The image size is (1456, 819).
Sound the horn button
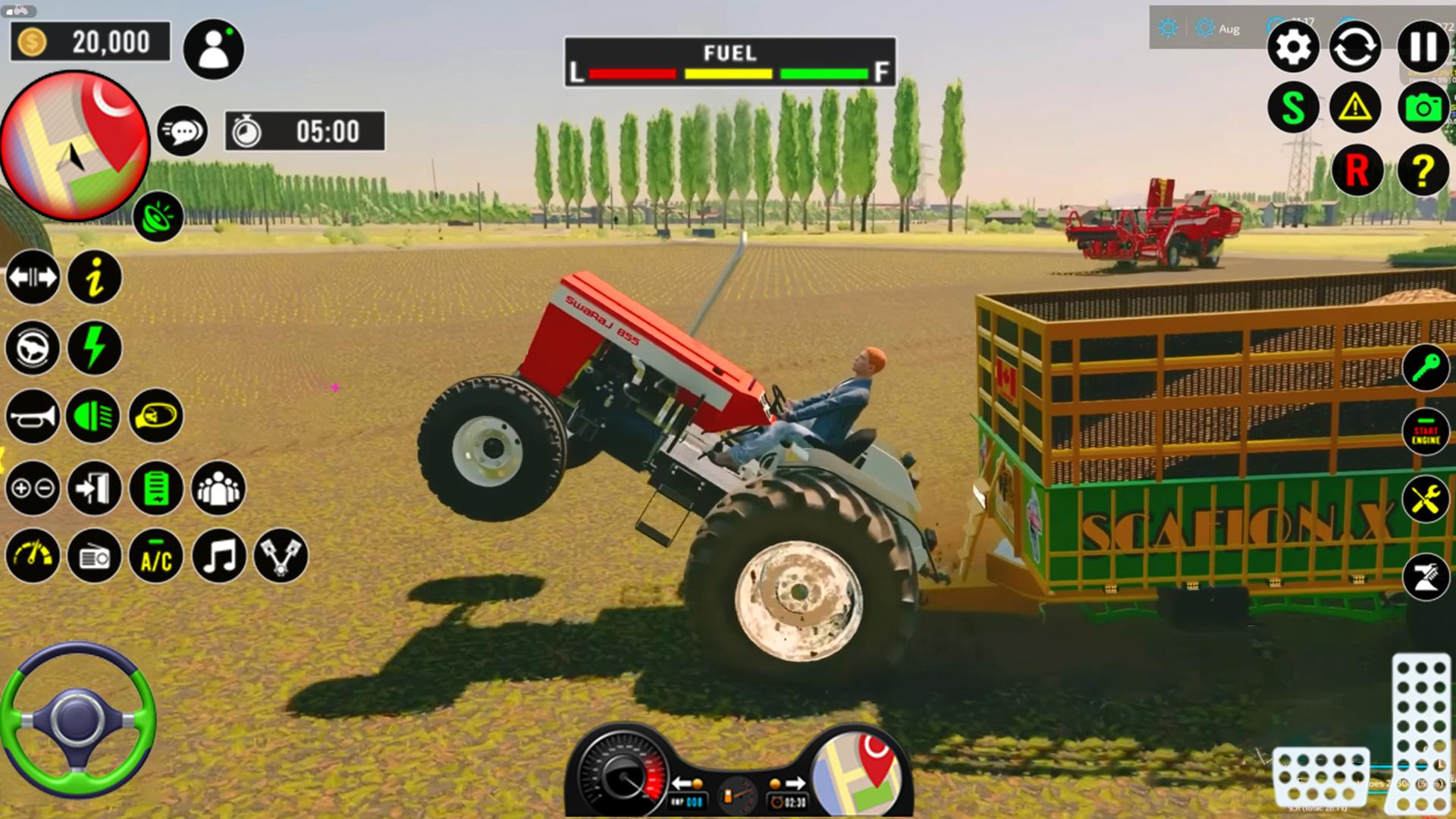pos(32,416)
